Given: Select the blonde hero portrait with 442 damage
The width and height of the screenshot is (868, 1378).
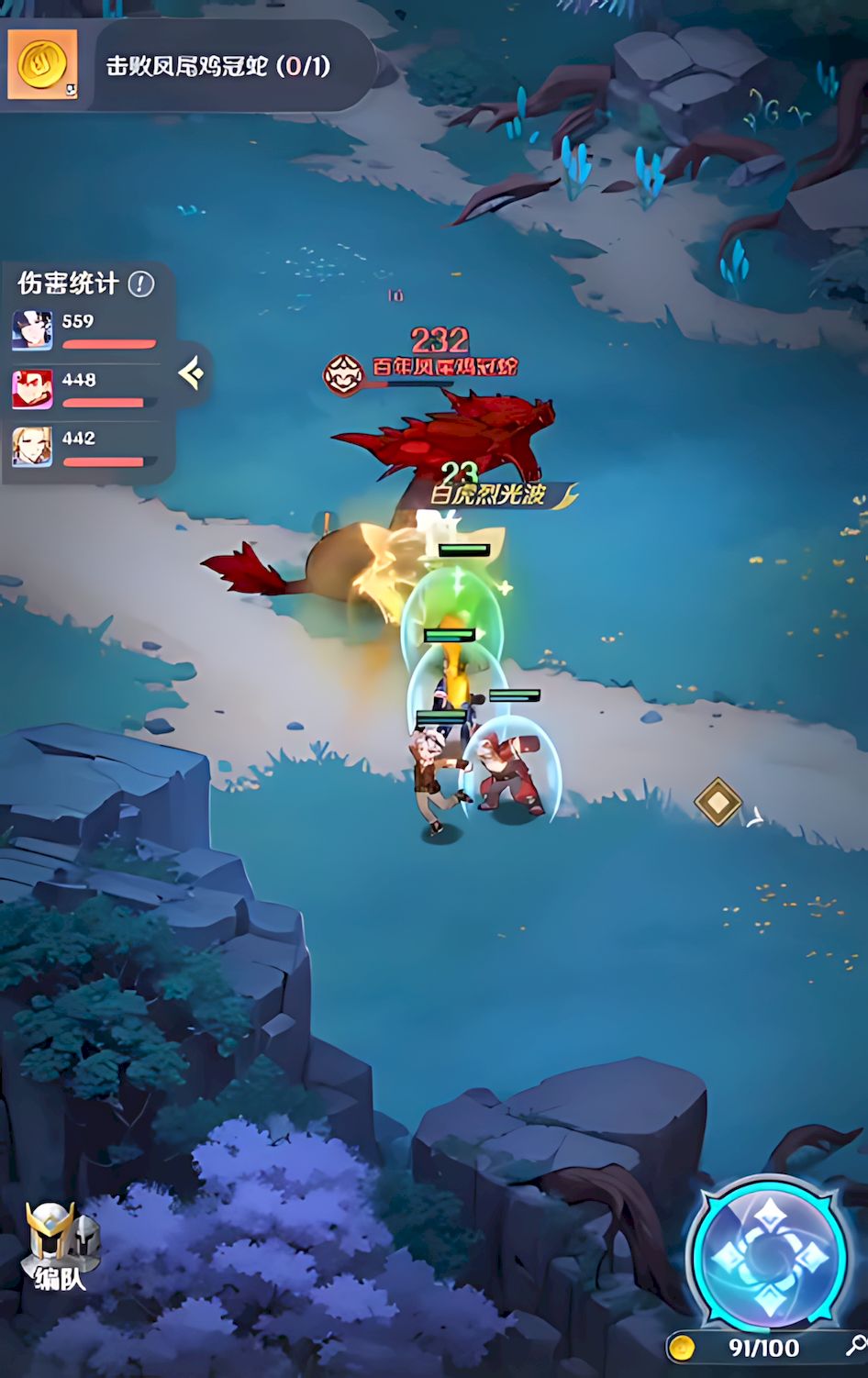Looking at the screenshot, I should tap(32, 448).
